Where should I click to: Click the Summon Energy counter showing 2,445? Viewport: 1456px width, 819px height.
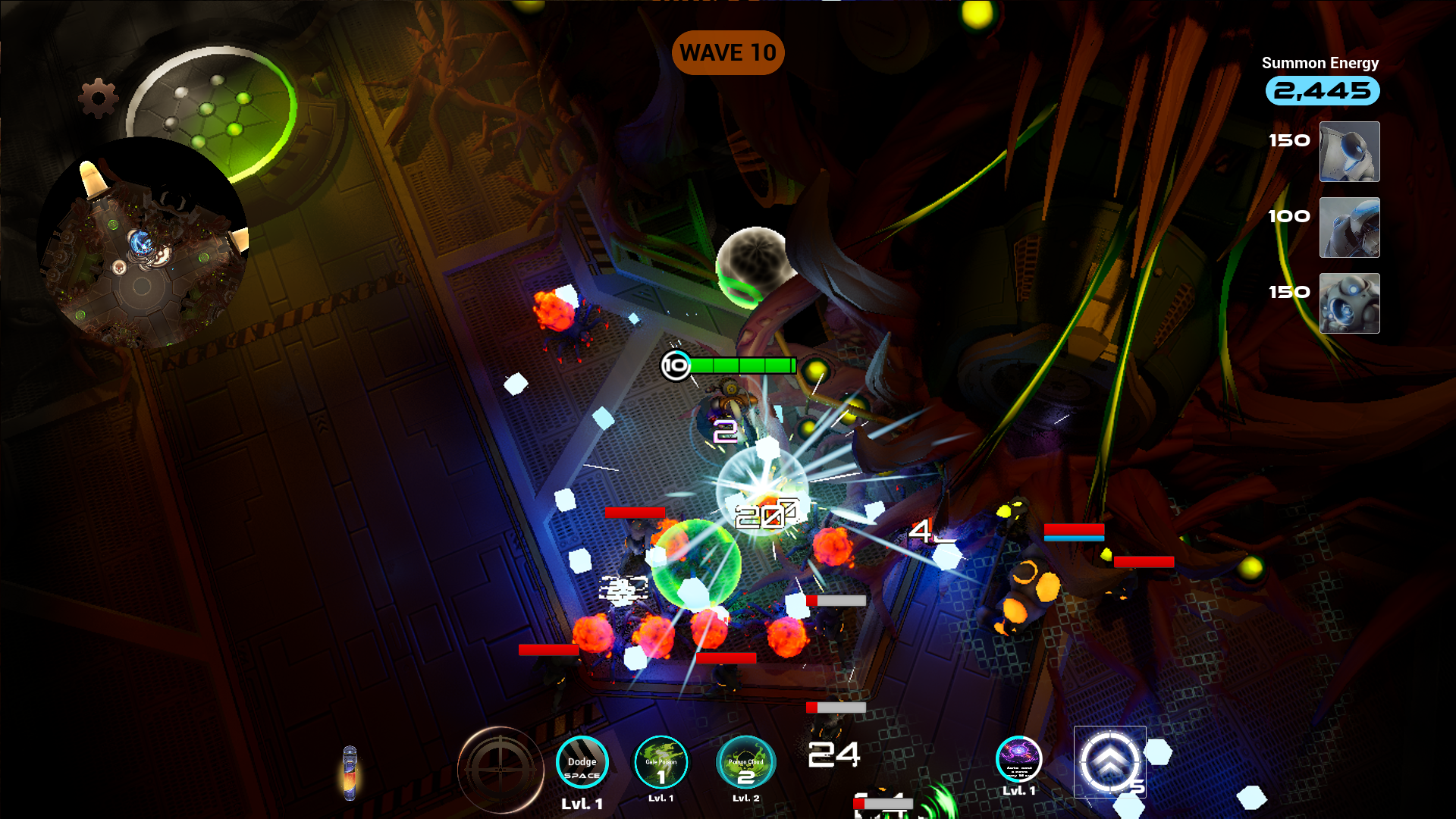(1322, 91)
